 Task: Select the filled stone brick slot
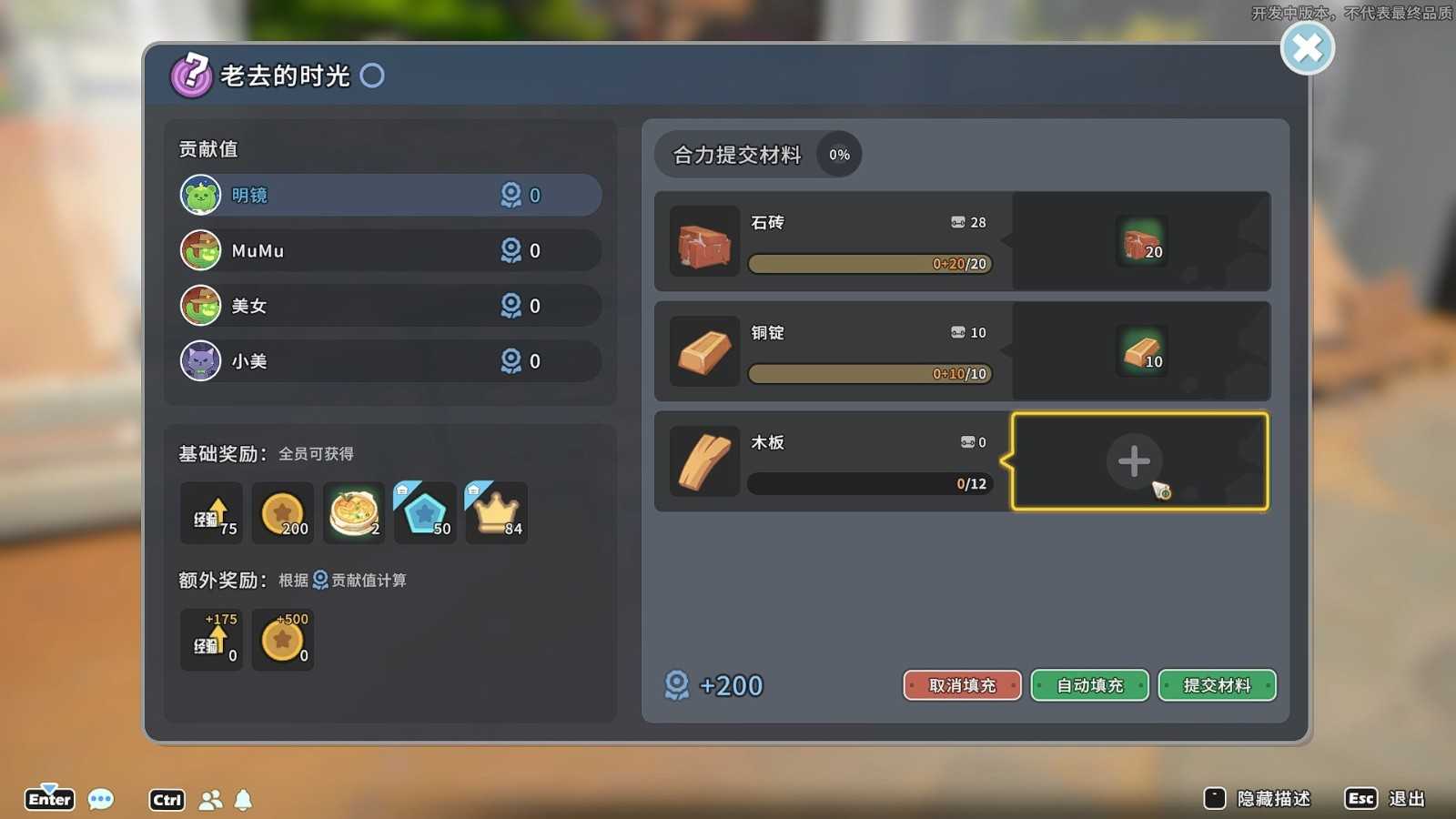point(1141,241)
